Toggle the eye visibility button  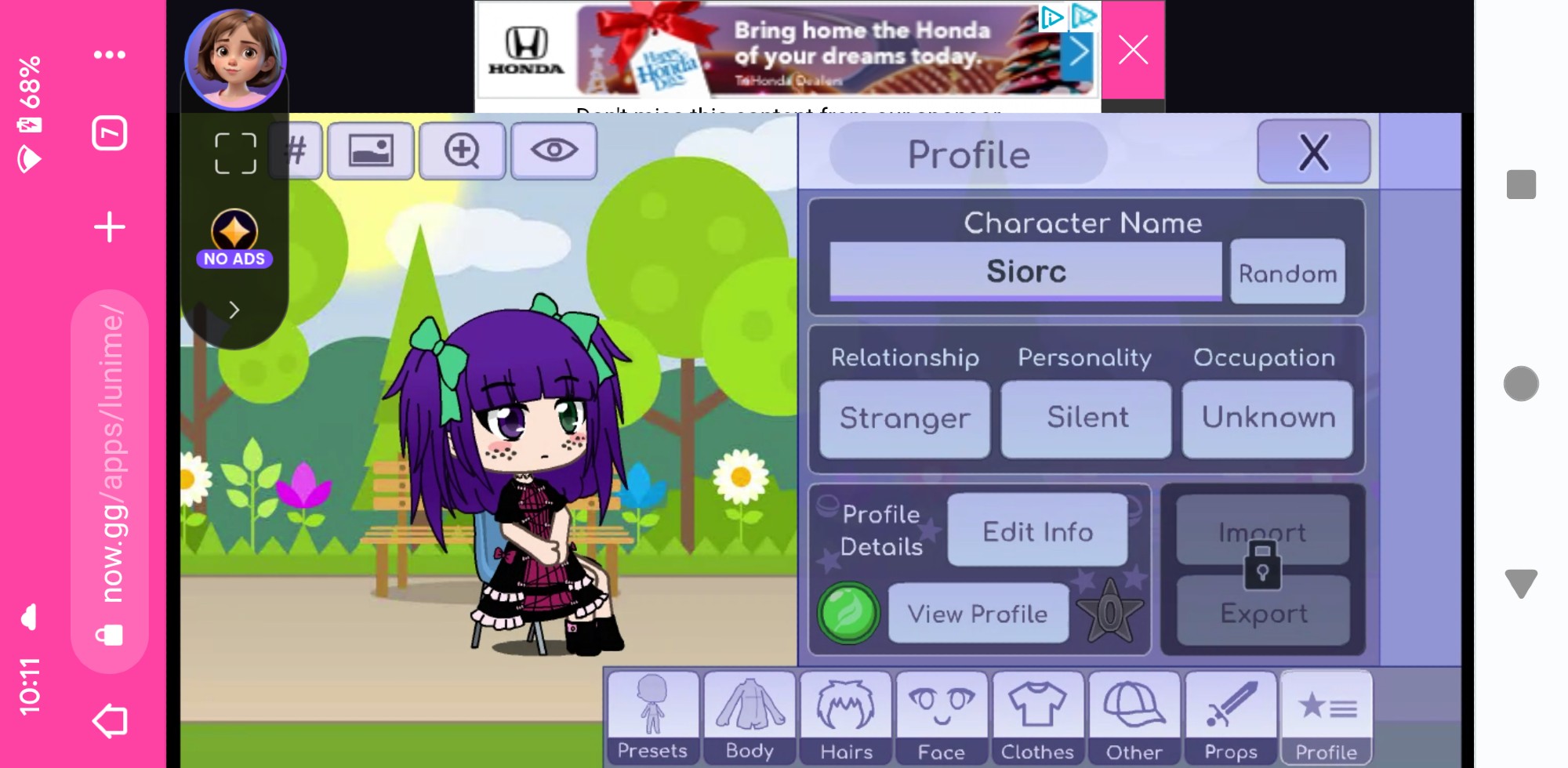[x=554, y=150]
